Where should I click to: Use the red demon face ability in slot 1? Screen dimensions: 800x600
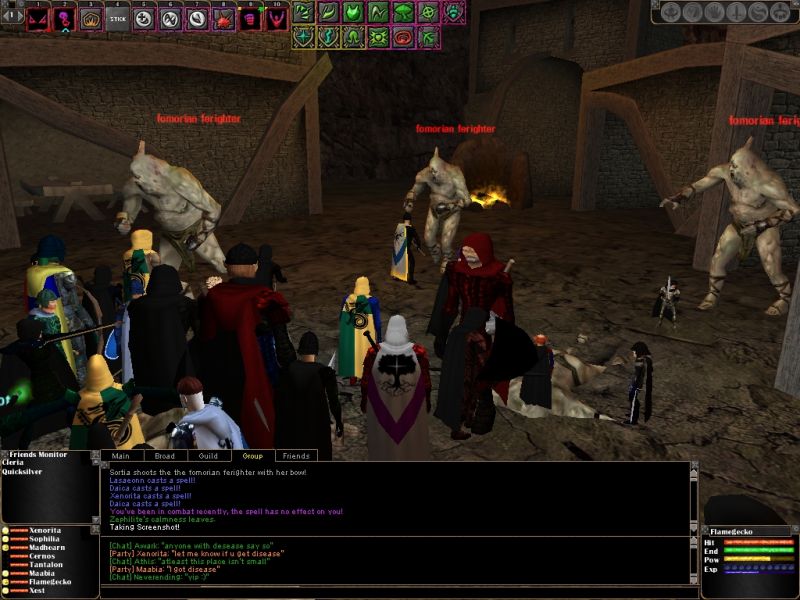click(39, 18)
